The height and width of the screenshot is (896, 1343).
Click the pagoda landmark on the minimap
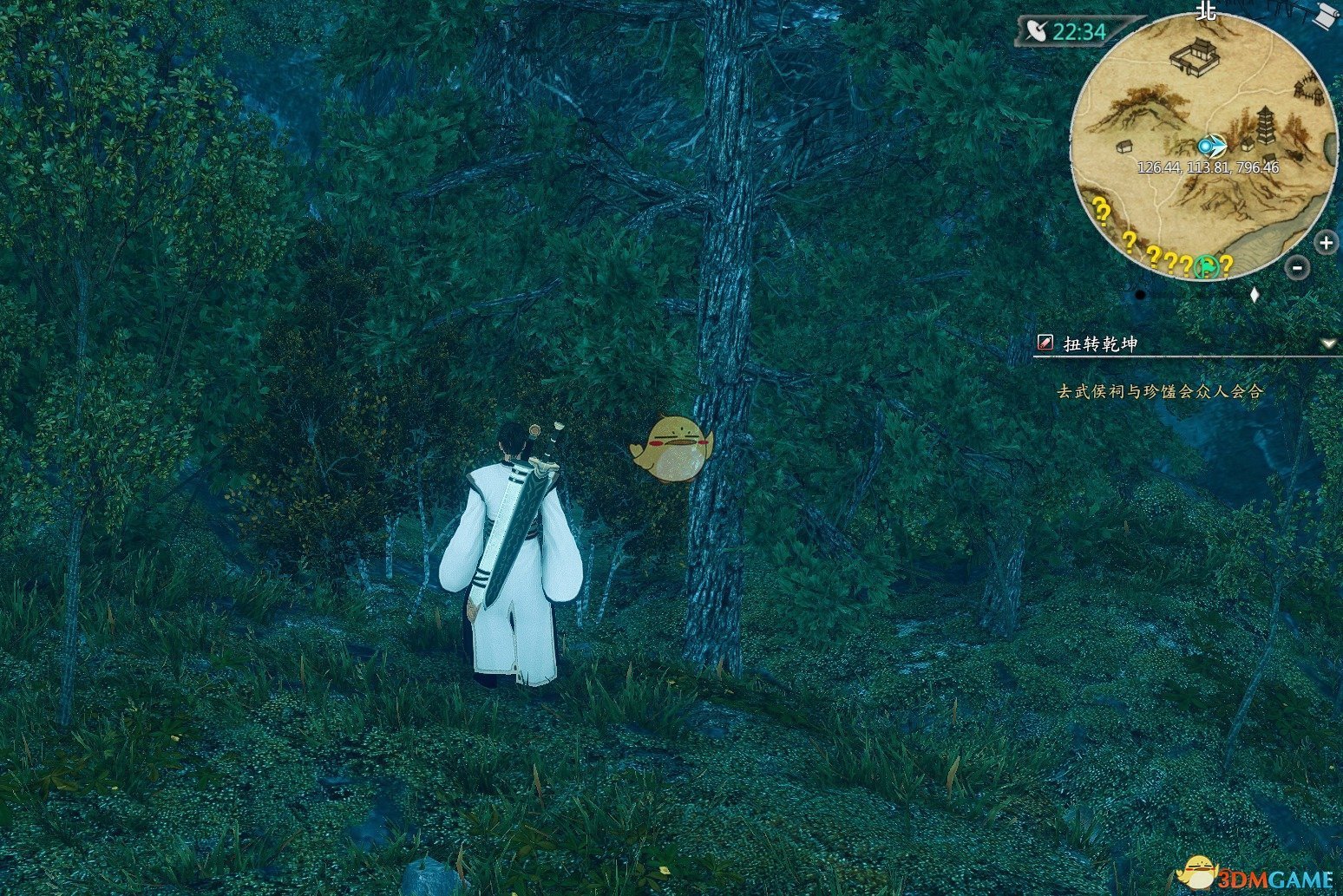pyautogui.click(x=1265, y=124)
